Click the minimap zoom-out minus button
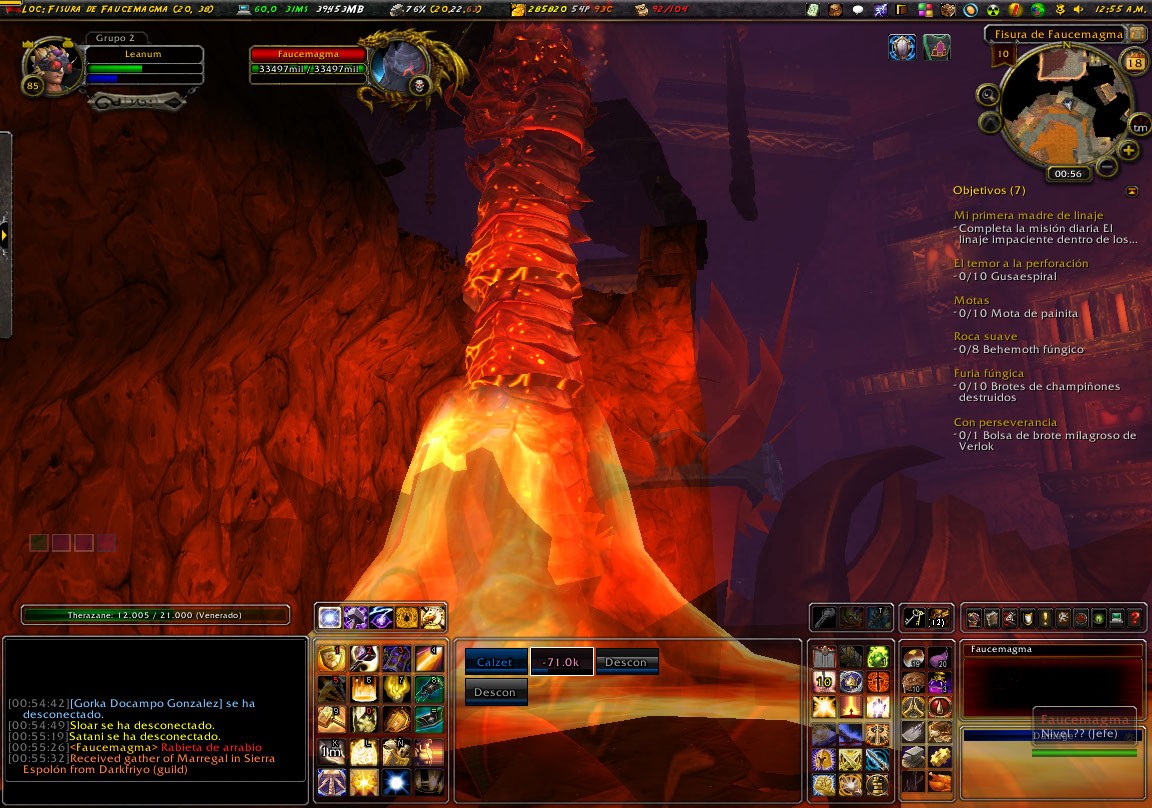 pos(1107,166)
